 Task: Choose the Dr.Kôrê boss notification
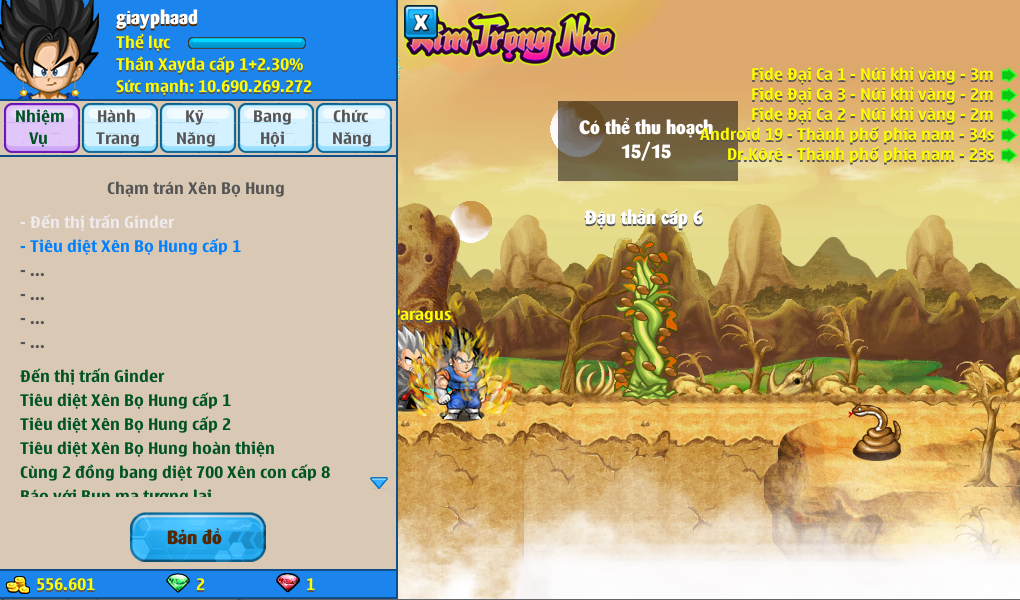860,155
